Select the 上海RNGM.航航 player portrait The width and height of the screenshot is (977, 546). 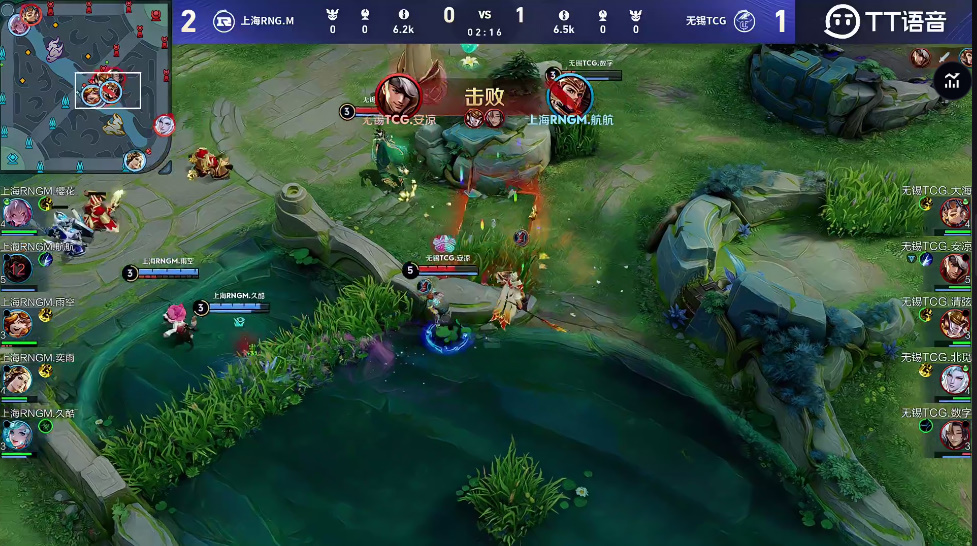point(17,268)
